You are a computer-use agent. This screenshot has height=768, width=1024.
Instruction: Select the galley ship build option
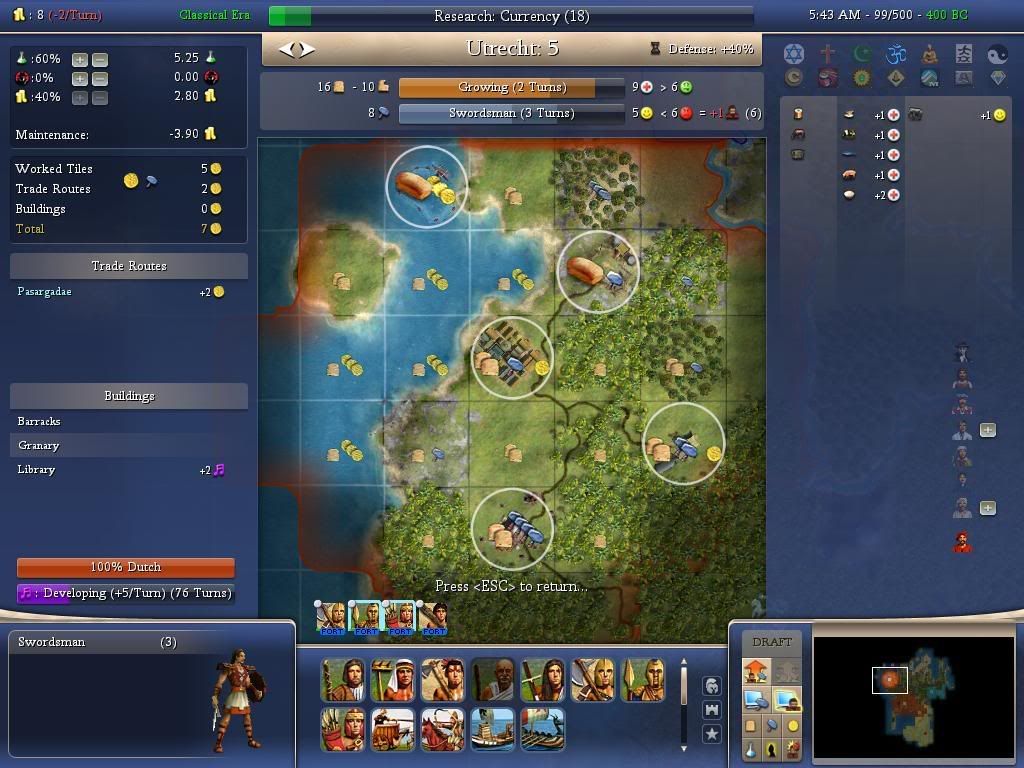pos(492,729)
